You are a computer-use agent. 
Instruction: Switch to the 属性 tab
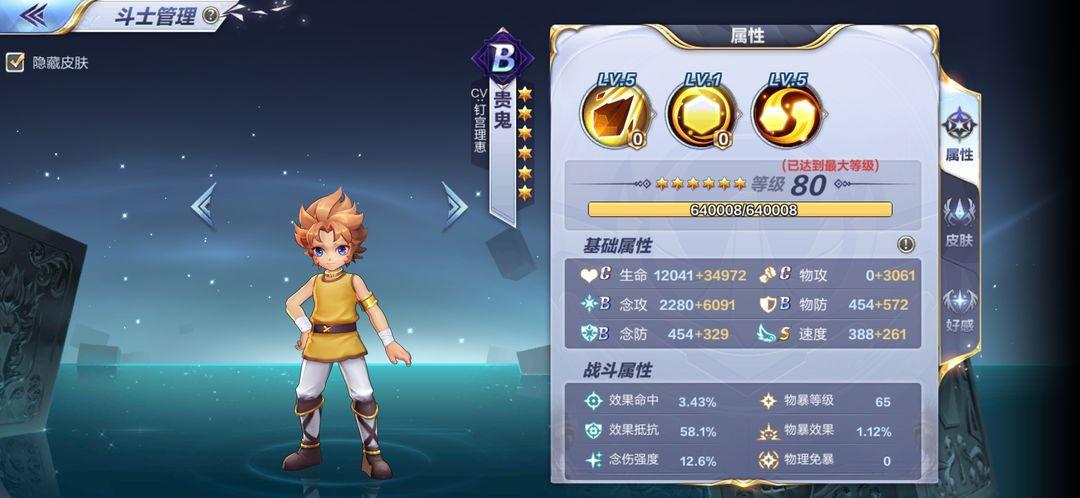(959, 136)
